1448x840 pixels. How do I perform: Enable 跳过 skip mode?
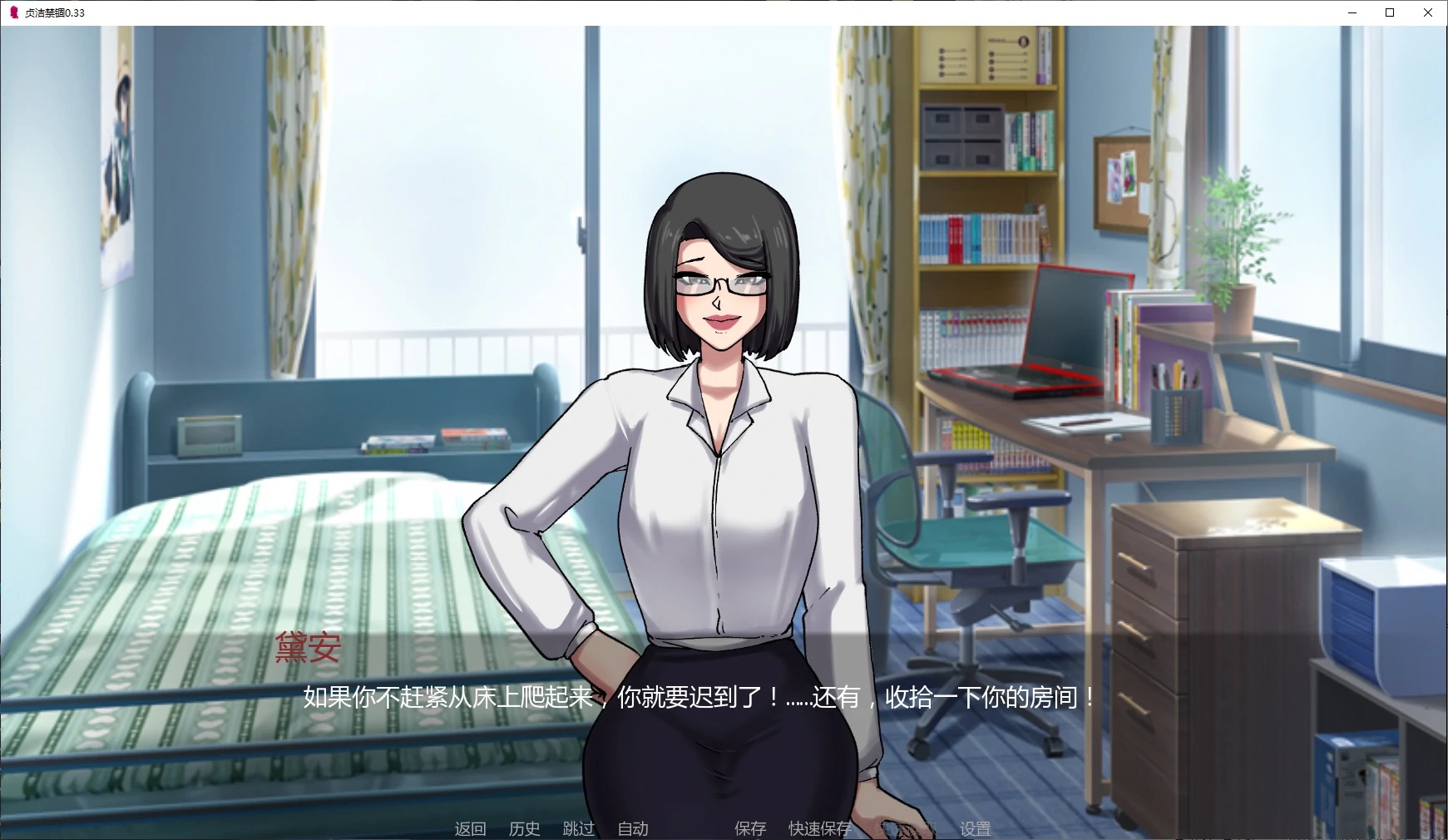578,828
